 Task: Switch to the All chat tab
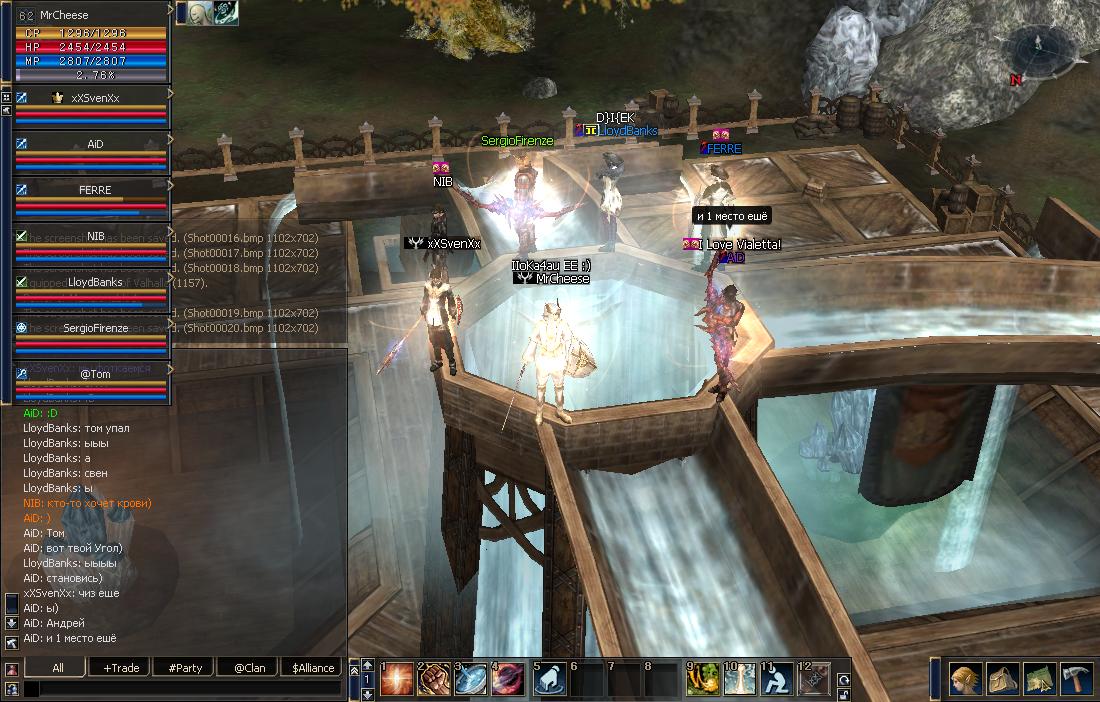(58, 668)
